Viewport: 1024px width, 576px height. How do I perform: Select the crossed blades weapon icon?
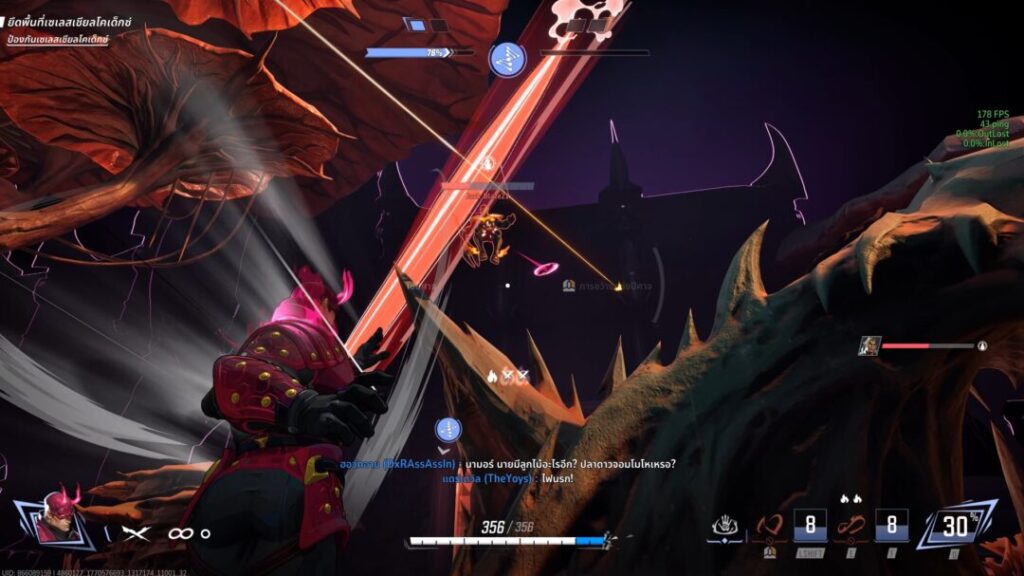point(135,533)
